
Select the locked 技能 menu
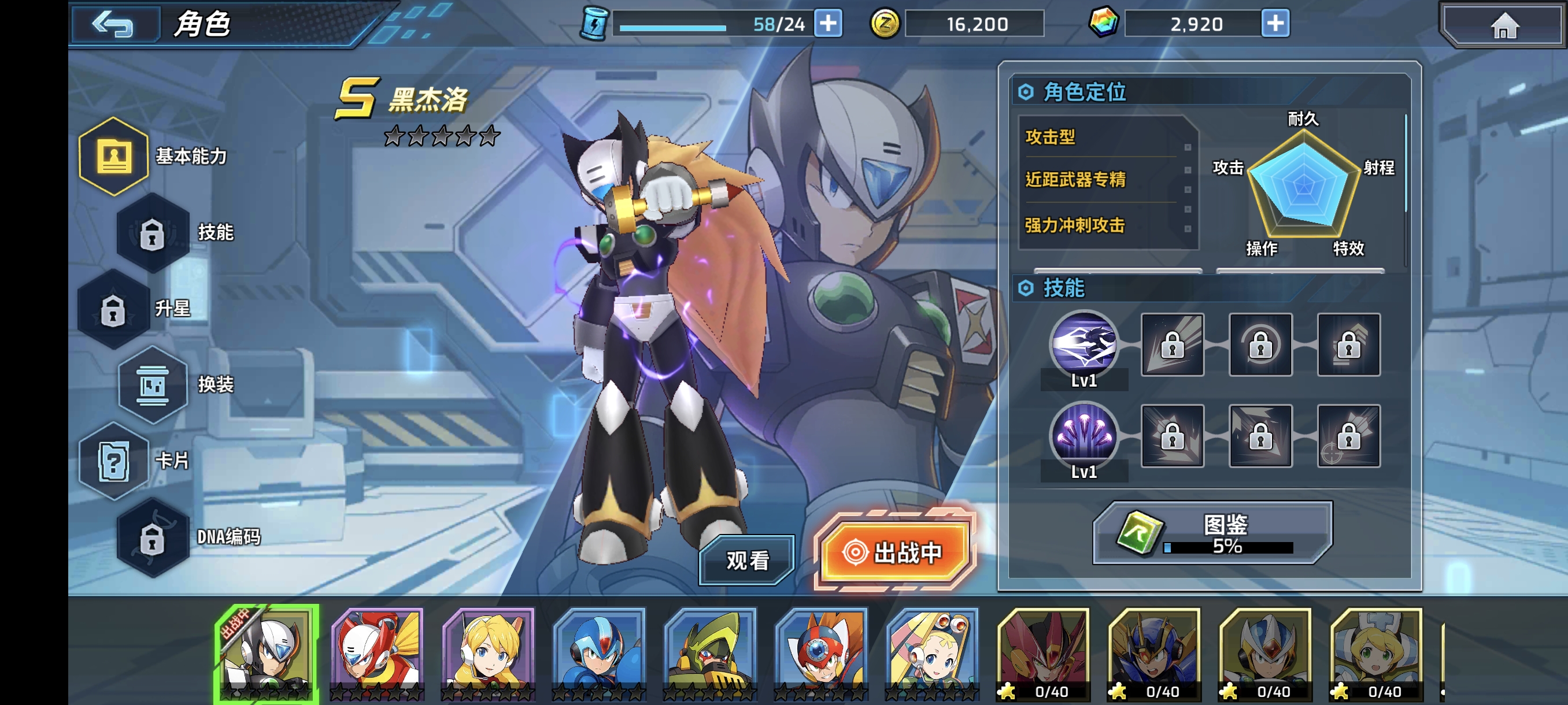[153, 232]
